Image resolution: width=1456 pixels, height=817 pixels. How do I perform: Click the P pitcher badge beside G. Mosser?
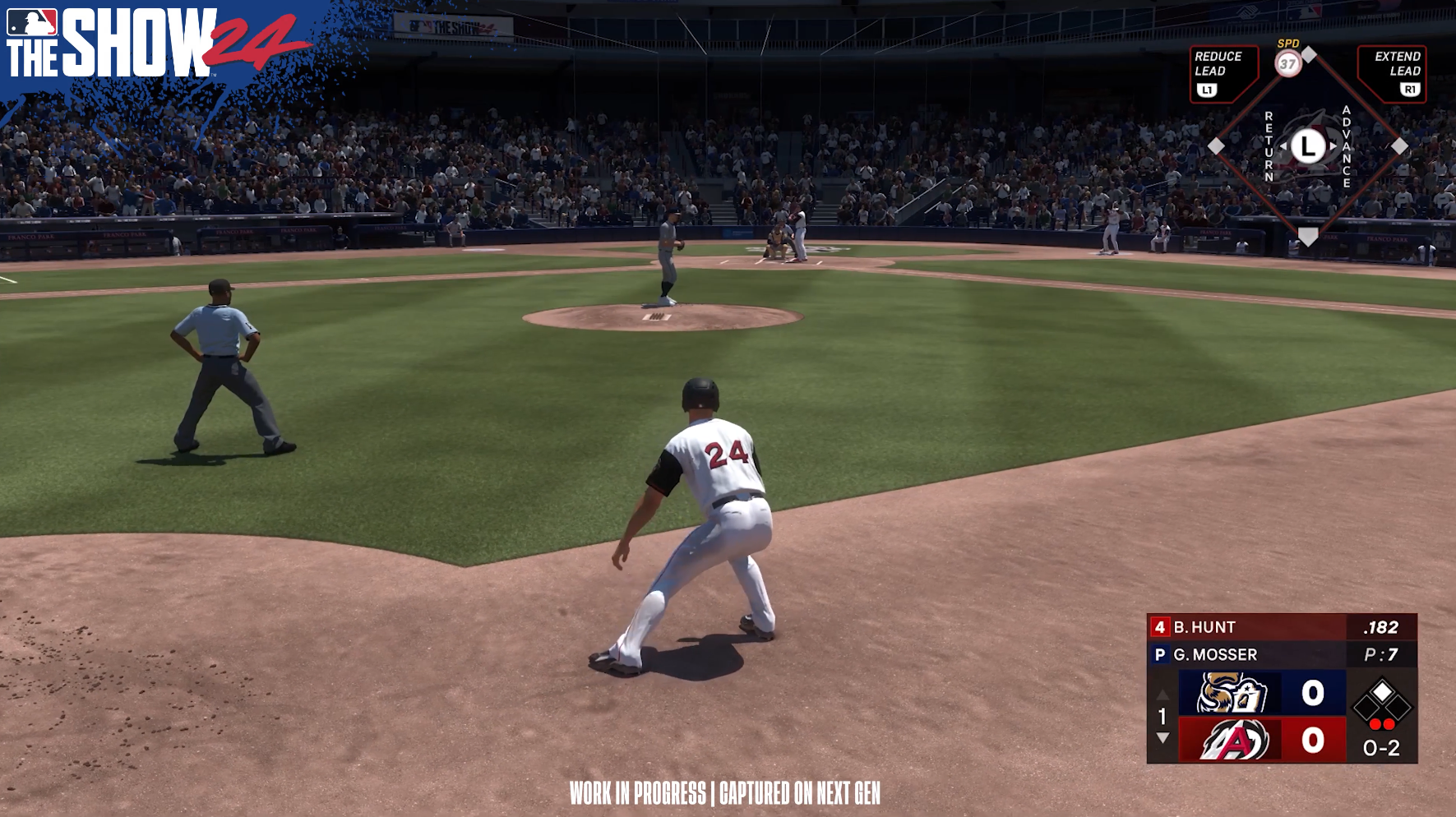[x=1161, y=653]
